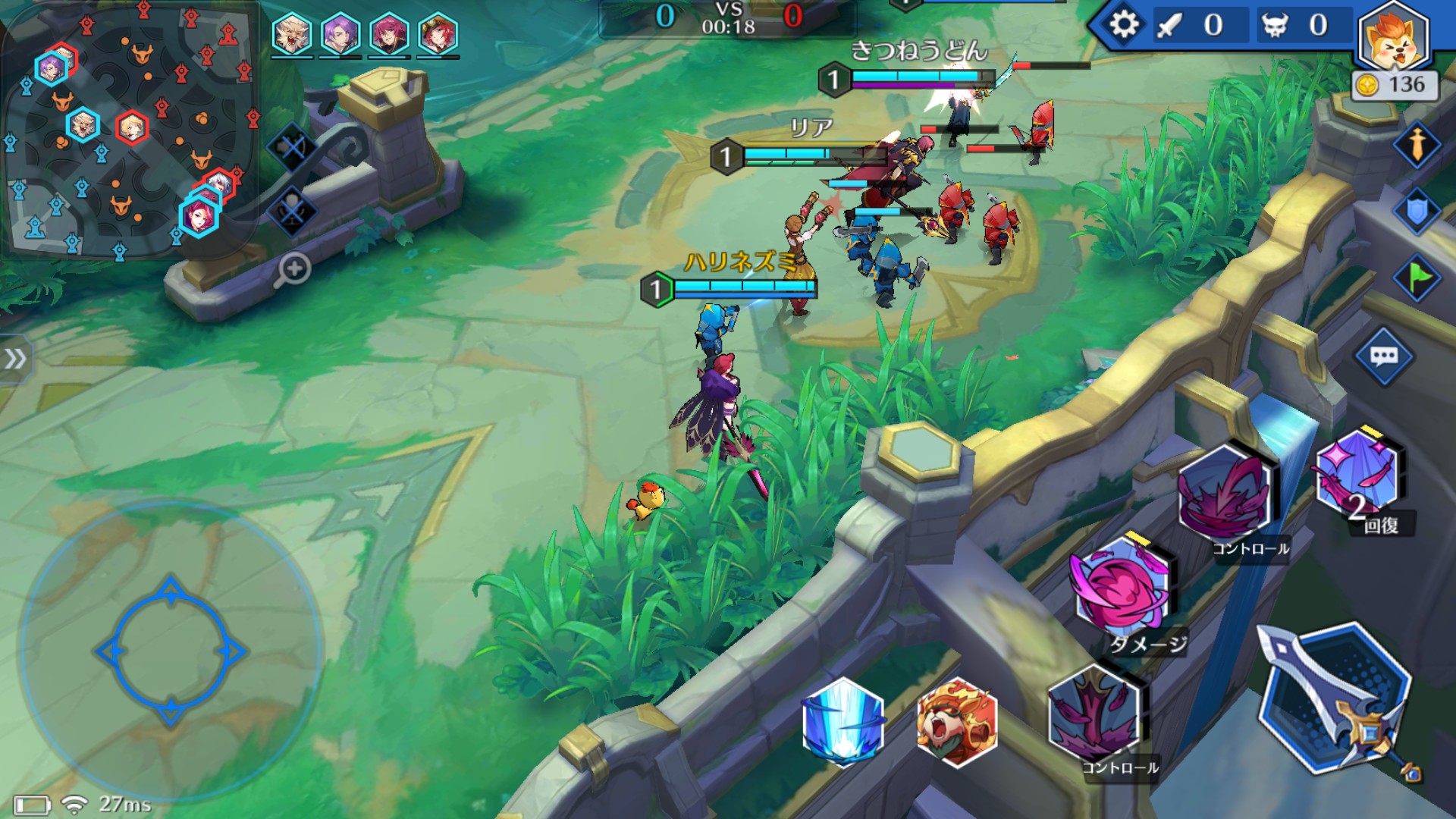Move with the virtual joystick pad
This screenshot has height=819, width=1456.
tap(171, 651)
